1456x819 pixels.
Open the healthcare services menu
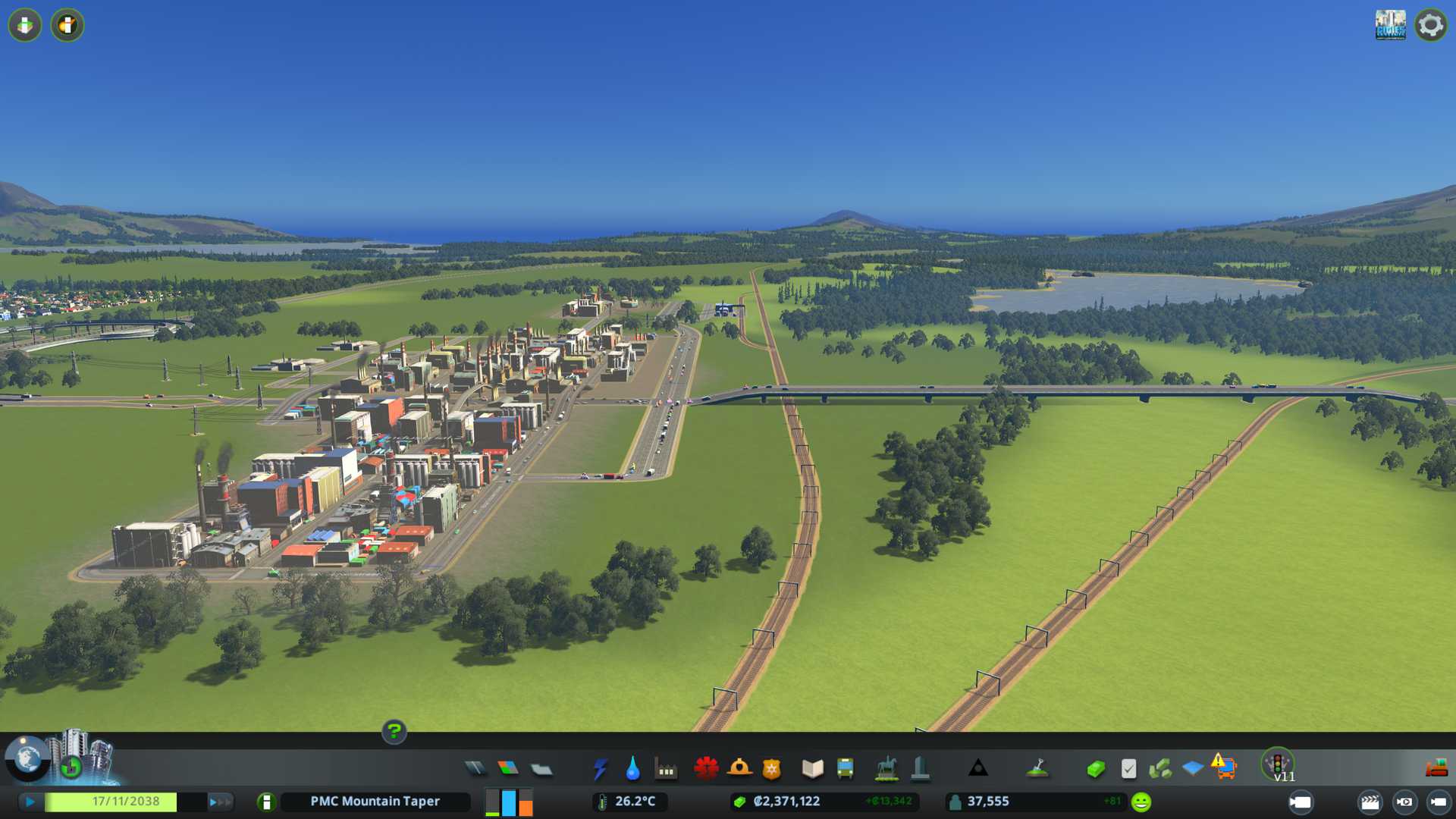[706, 768]
